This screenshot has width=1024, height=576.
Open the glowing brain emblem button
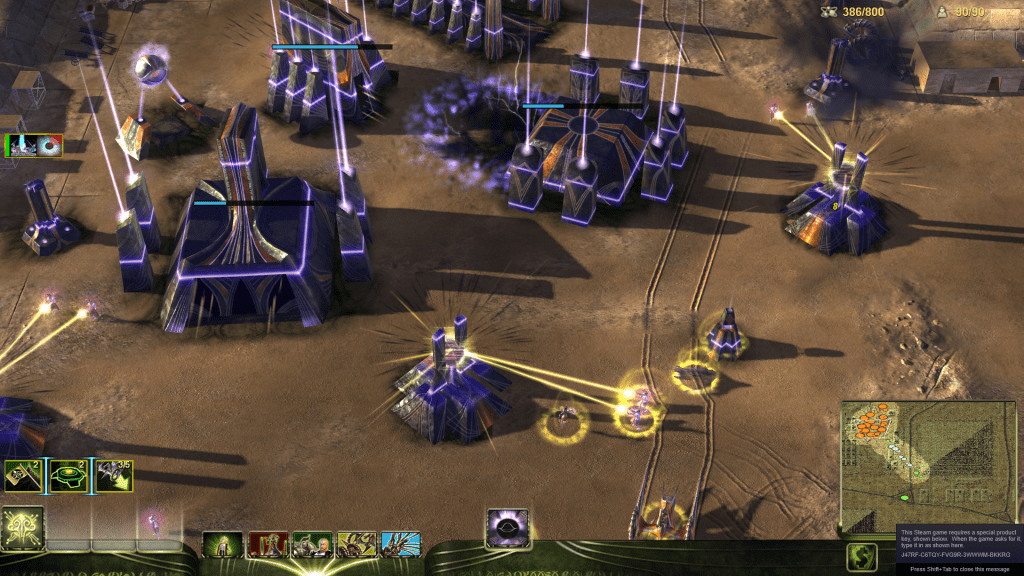click(21, 527)
